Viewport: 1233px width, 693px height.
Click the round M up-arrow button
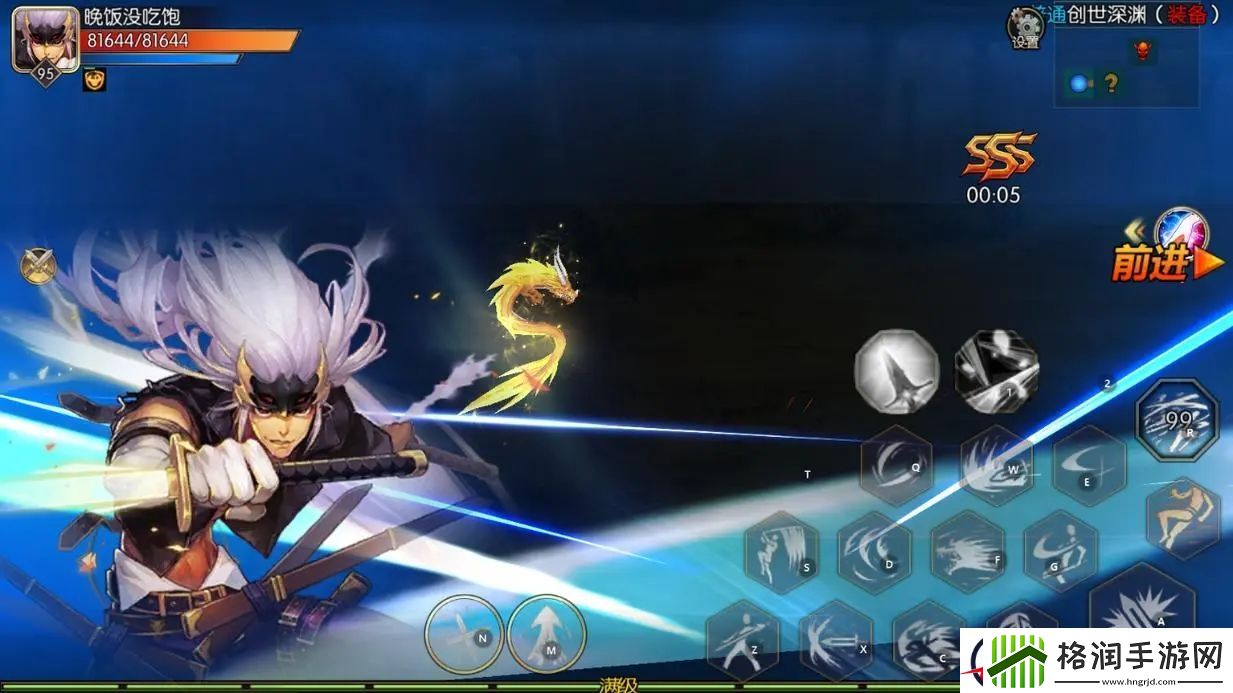pos(546,633)
